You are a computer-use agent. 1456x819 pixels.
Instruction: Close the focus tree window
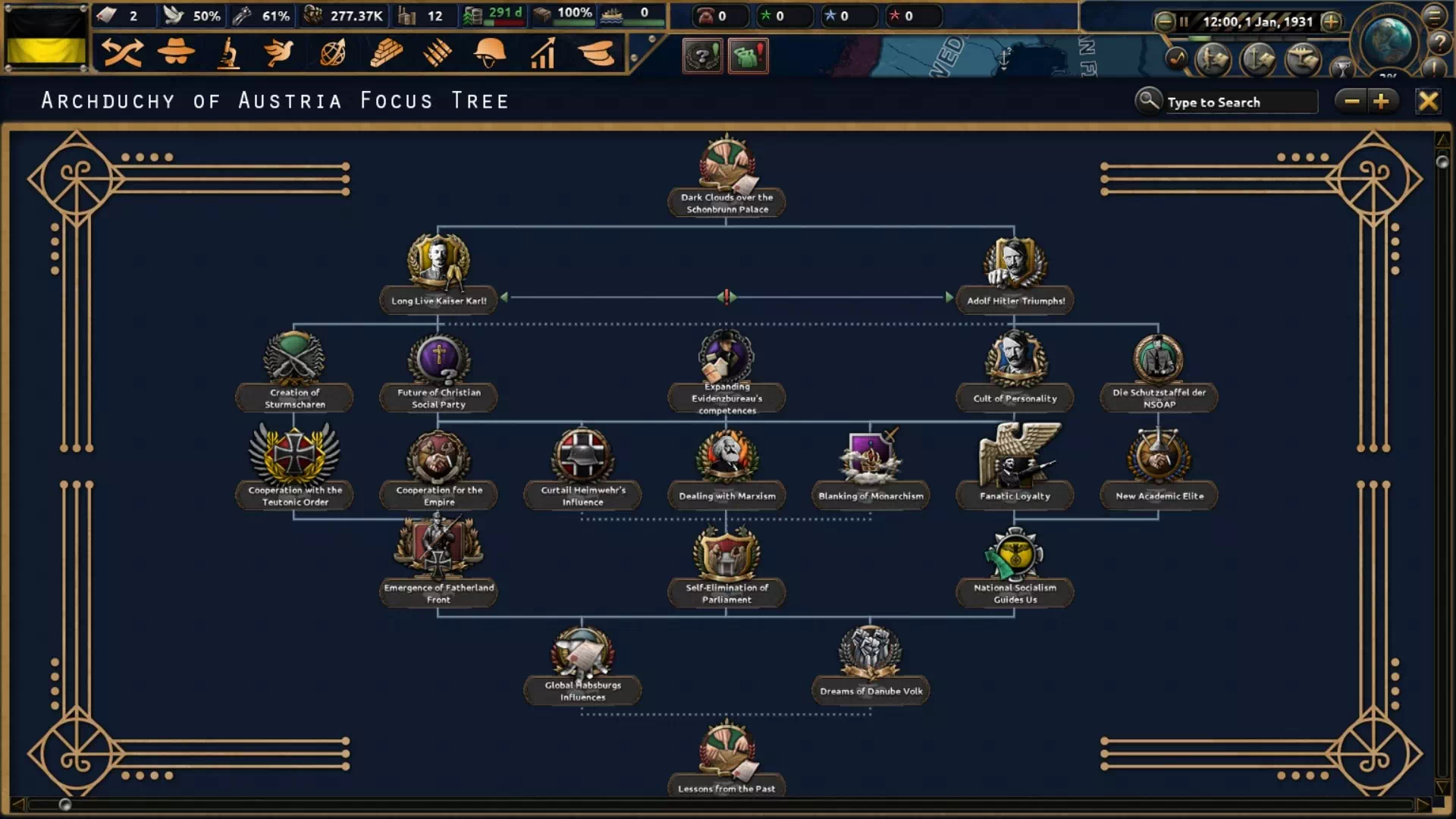[x=1428, y=101]
